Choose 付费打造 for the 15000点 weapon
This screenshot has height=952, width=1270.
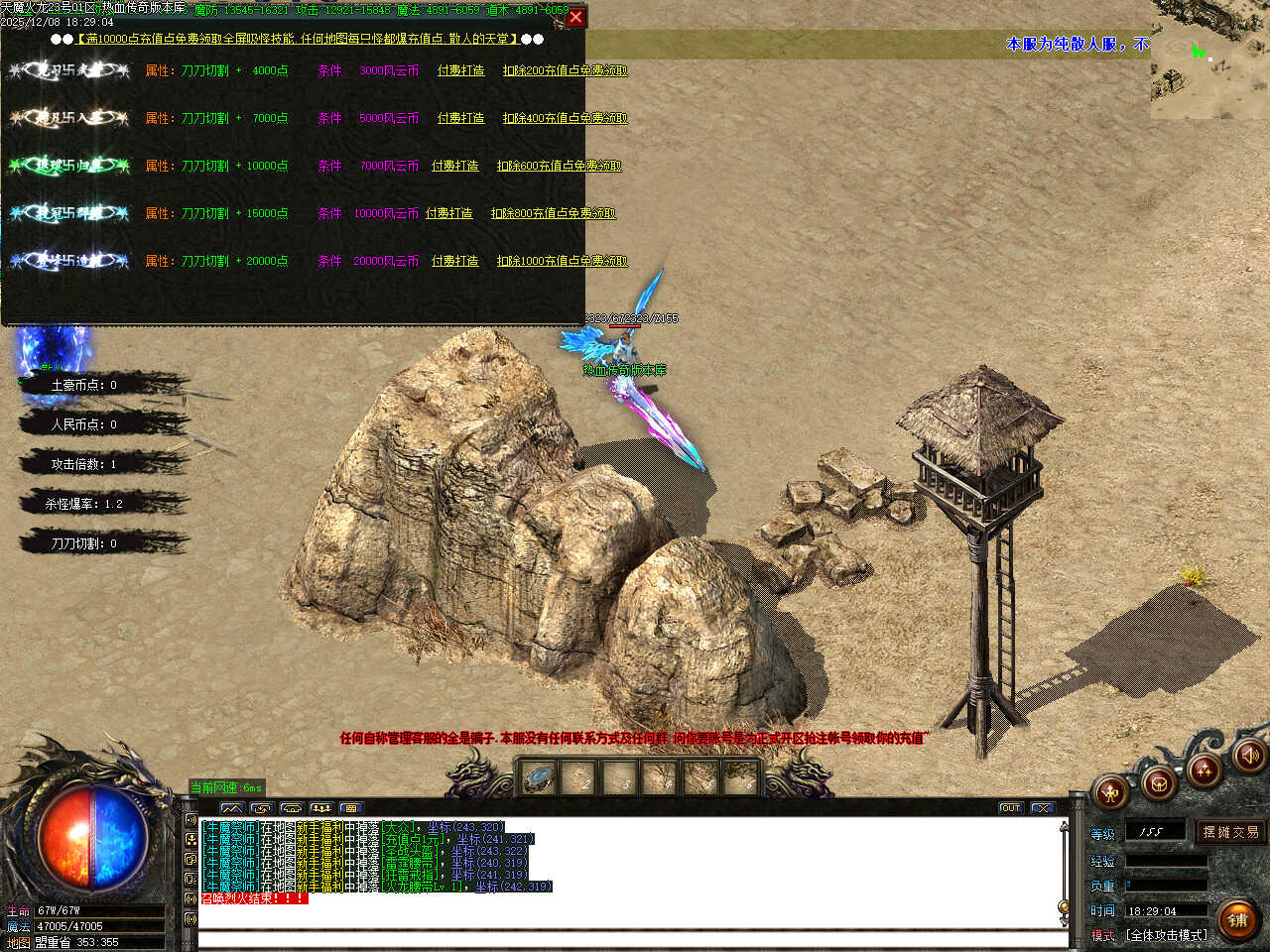click(448, 213)
